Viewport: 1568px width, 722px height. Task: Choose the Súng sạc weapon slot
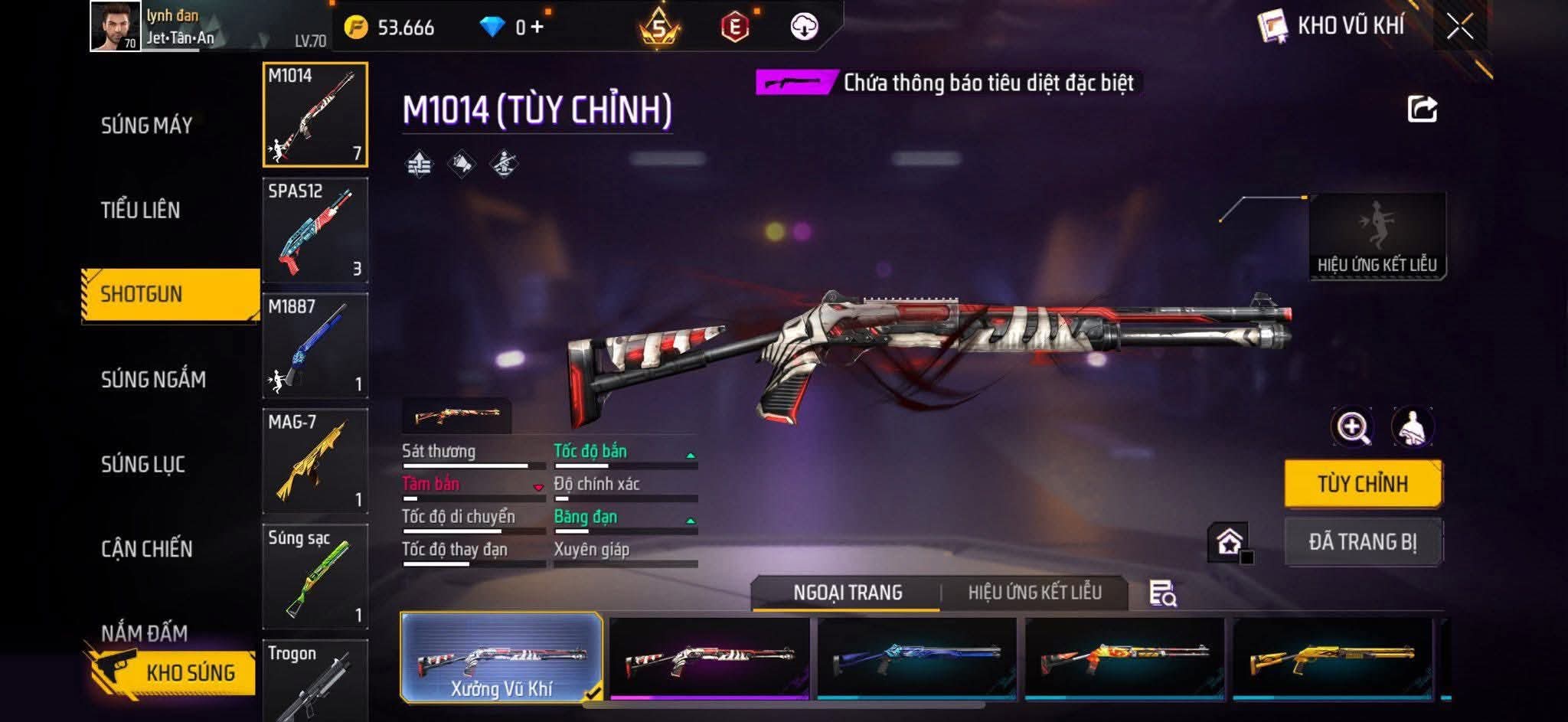click(315, 577)
